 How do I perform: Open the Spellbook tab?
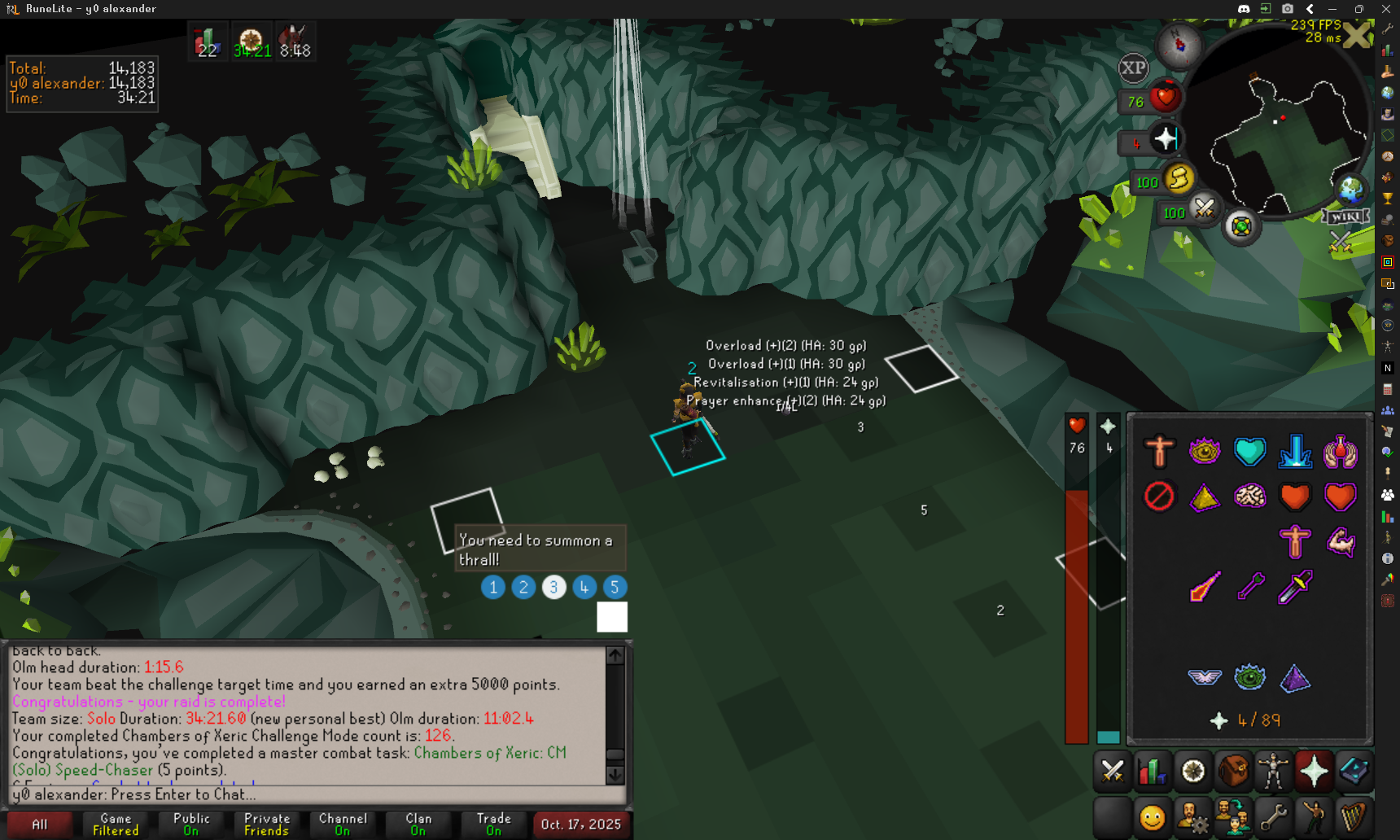pyautogui.click(x=1354, y=771)
